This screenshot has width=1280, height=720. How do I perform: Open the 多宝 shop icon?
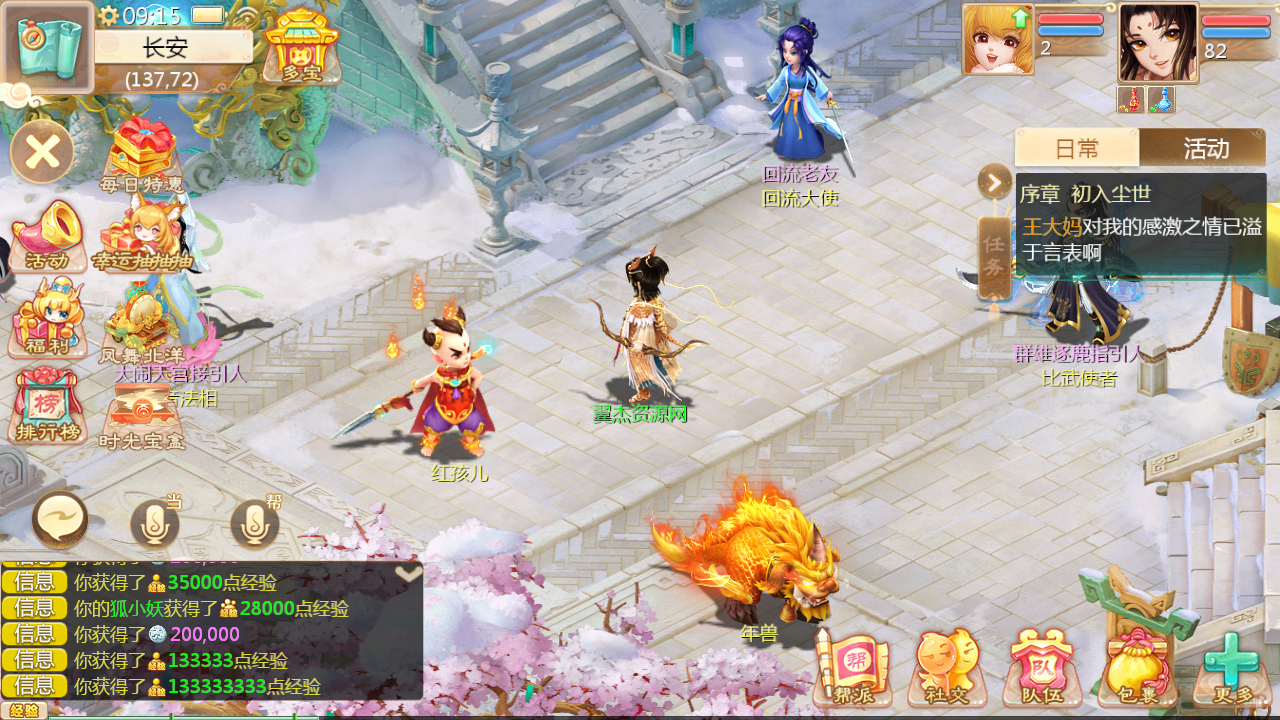301,46
